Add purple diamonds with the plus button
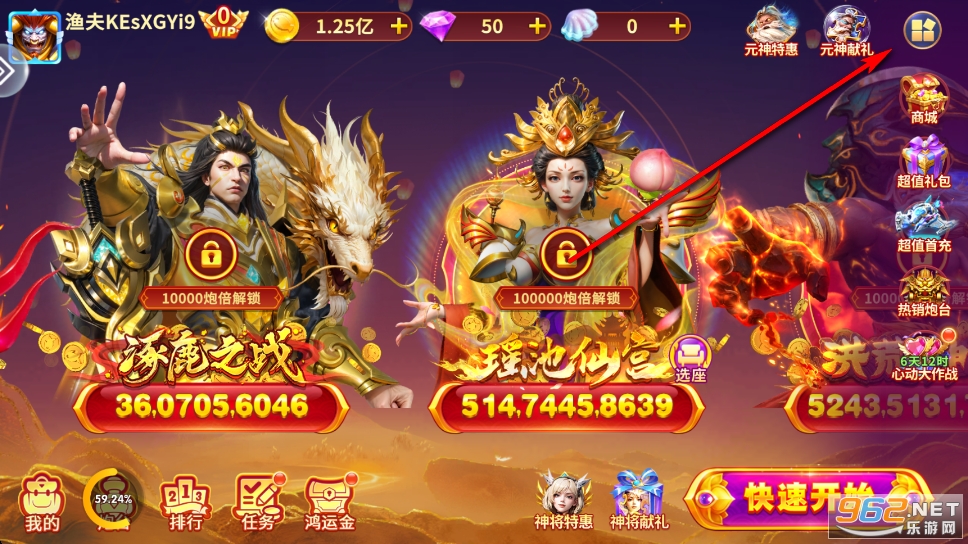Screen dimensions: 968x544 click(537, 27)
